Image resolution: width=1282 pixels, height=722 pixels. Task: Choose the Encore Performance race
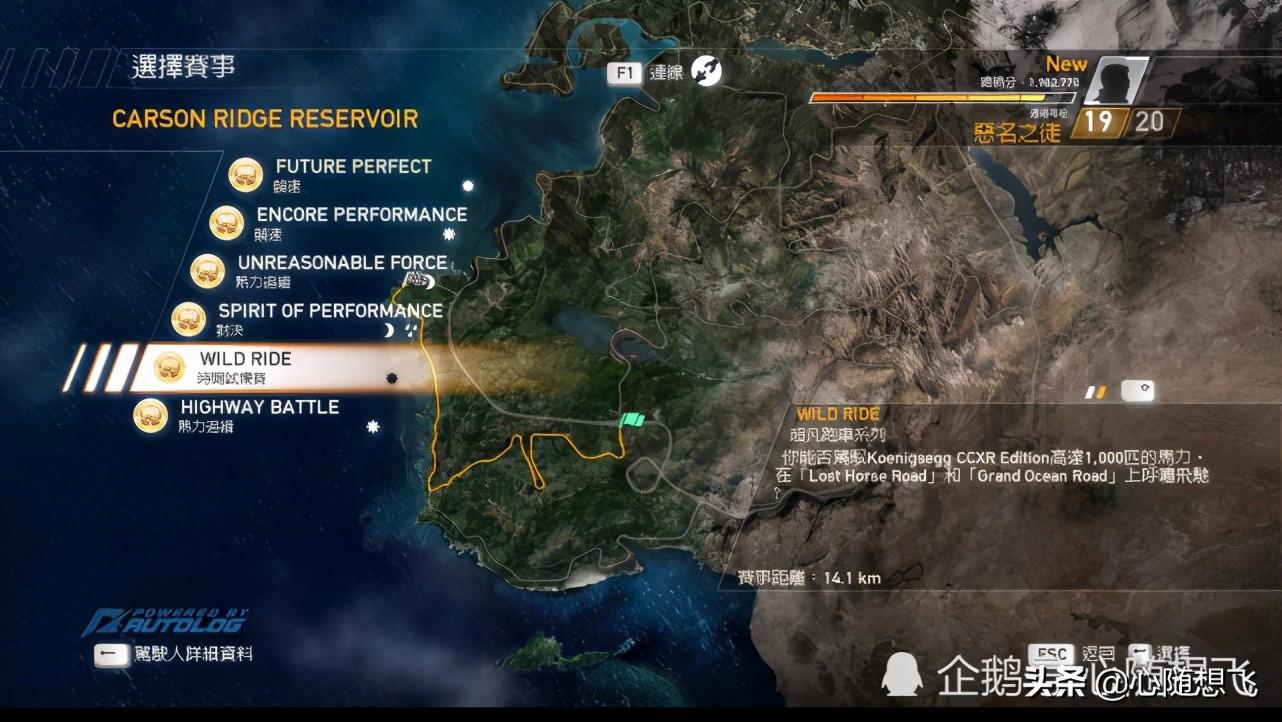(x=361, y=215)
